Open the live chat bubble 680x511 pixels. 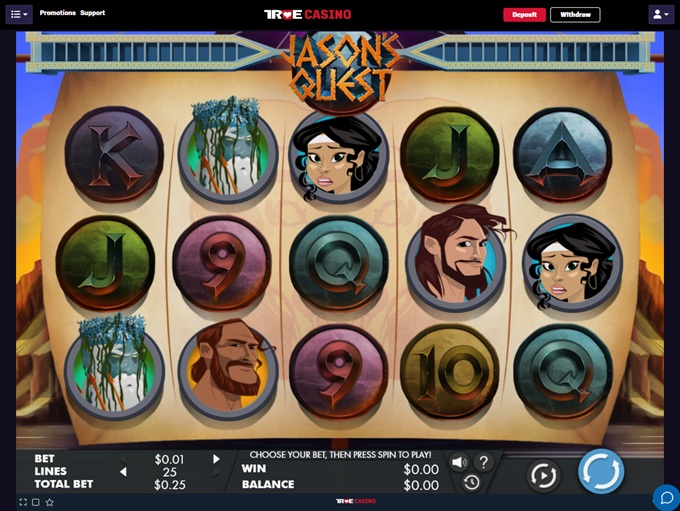665,496
